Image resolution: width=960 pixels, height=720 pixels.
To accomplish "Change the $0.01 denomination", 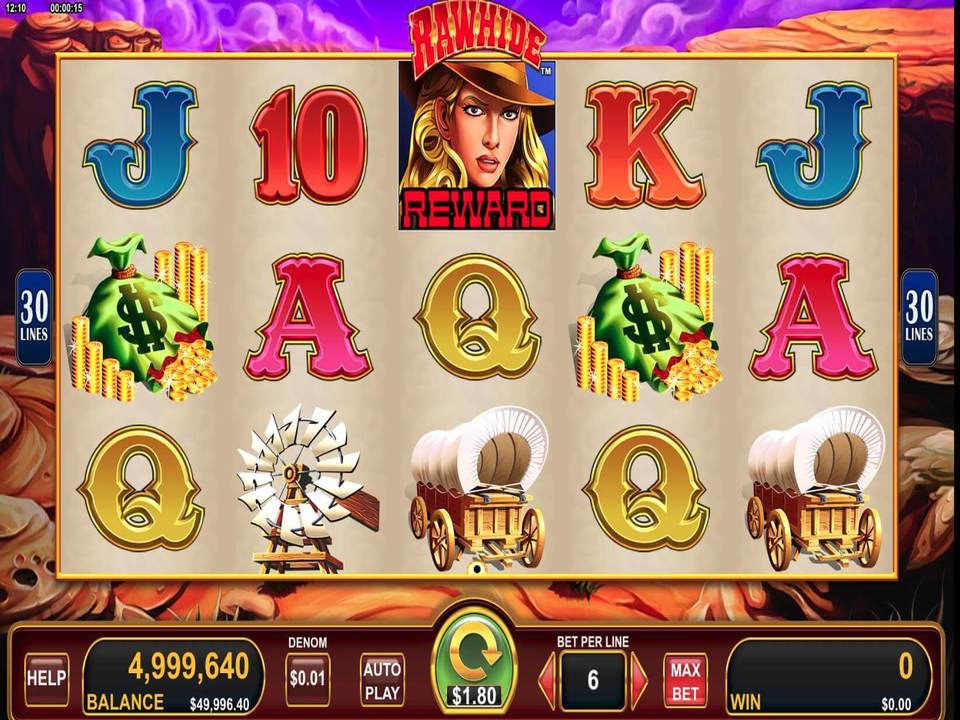I will [x=307, y=679].
